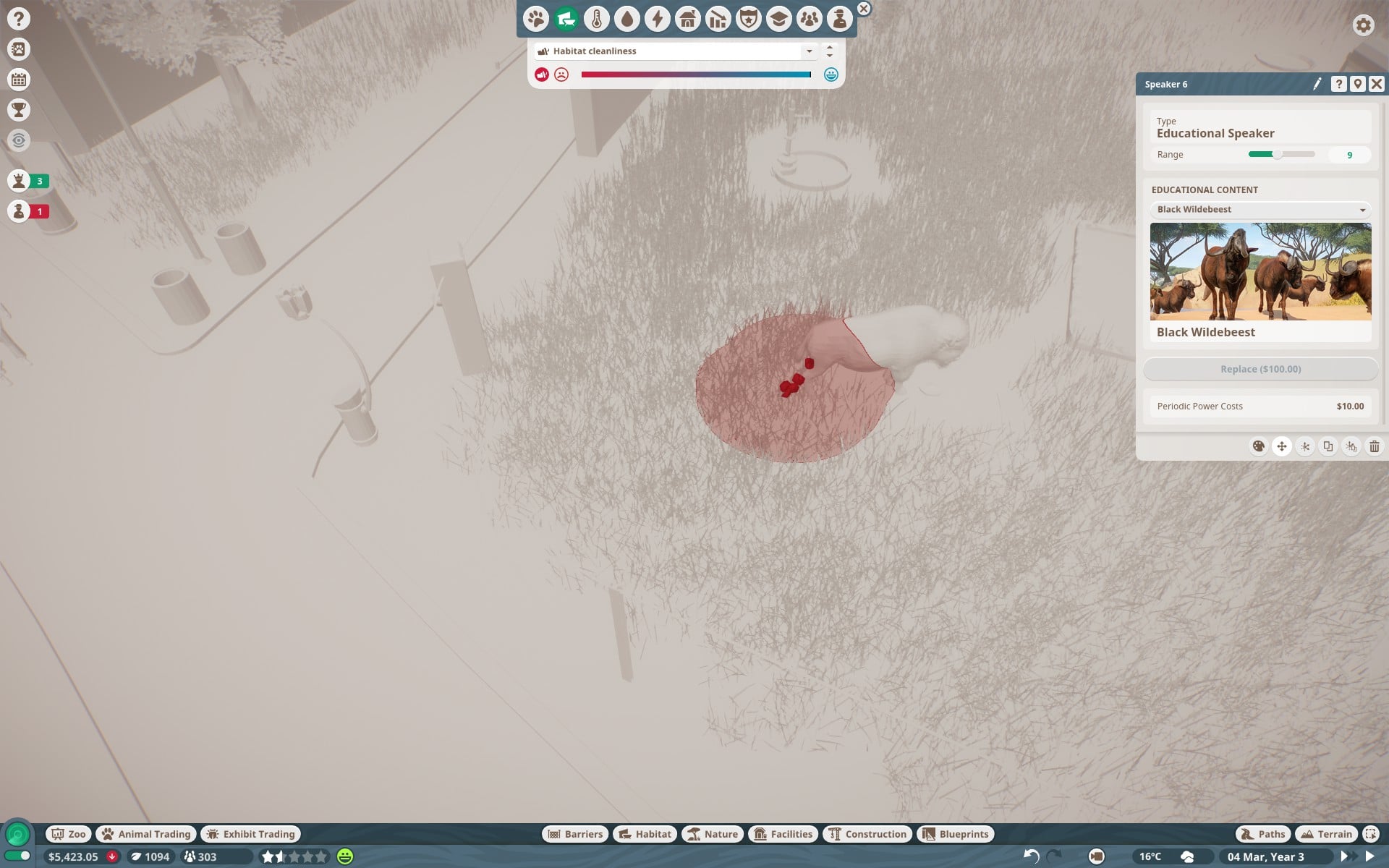Close the heatmap toolbar
1389x868 pixels.
click(x=864, y=9)
